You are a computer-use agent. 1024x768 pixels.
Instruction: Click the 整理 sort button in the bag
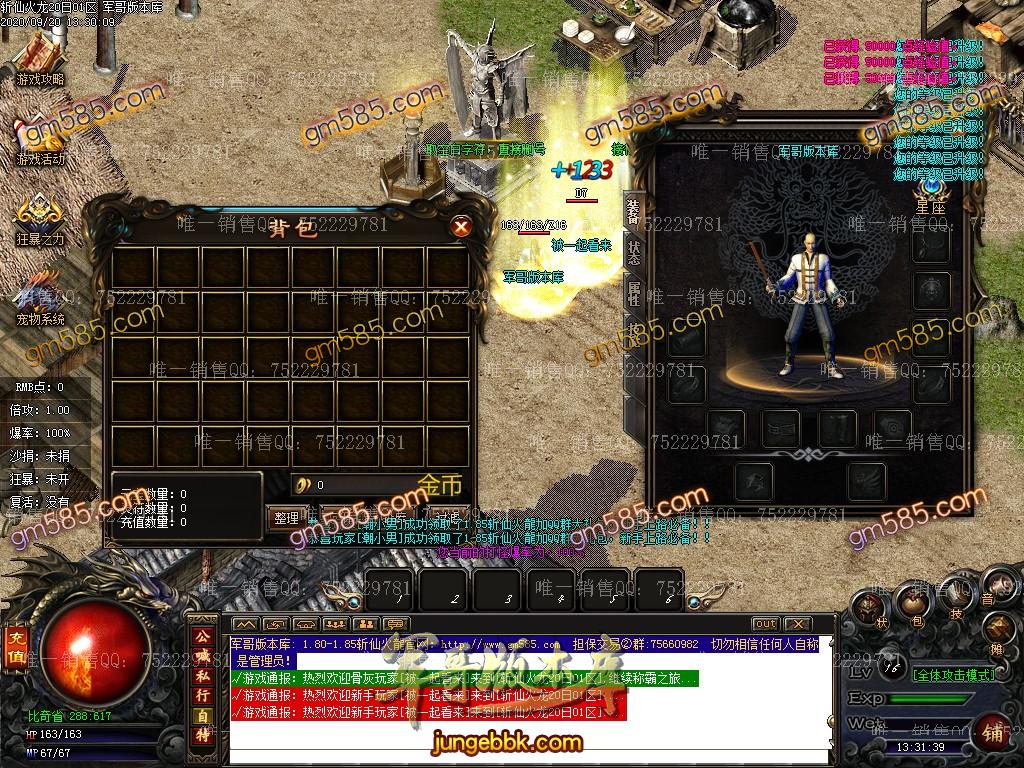point(286,518)
